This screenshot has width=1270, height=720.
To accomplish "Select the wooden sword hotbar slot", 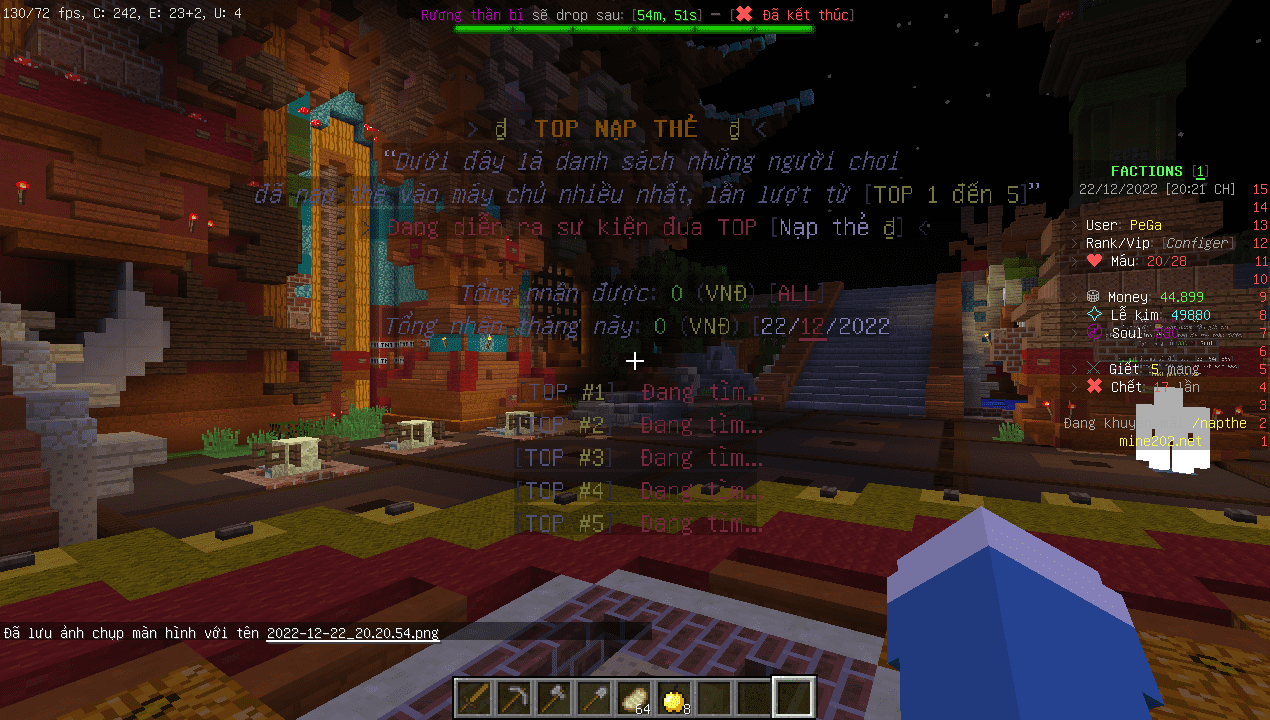I will (476, 697).
